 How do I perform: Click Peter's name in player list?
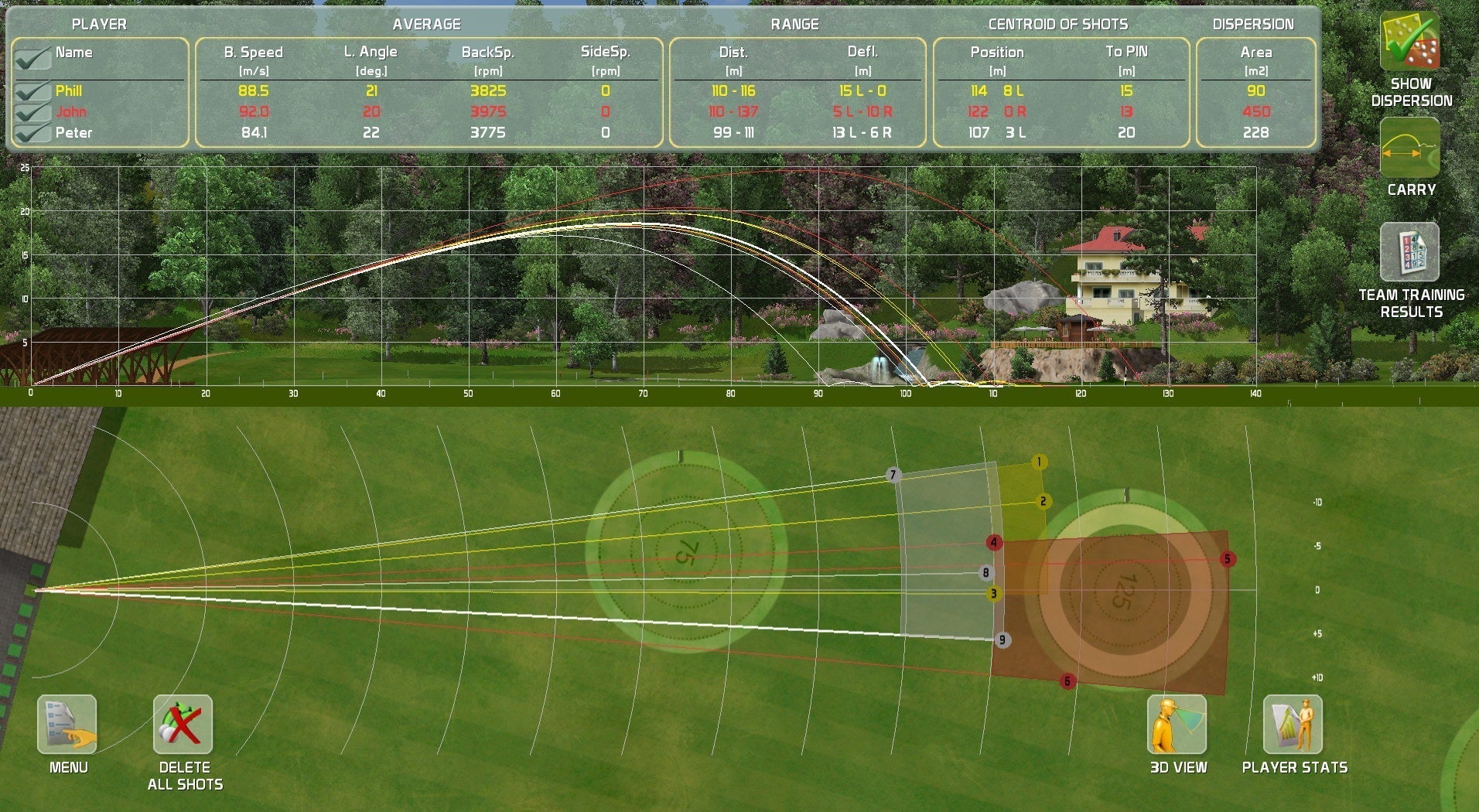(74, 132)
